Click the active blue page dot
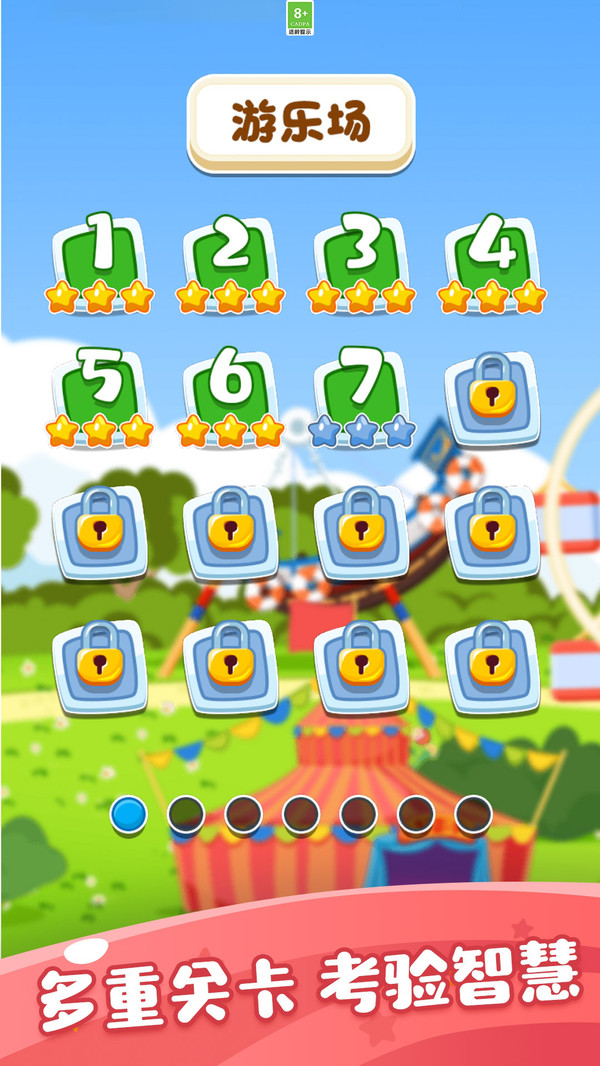The height and width of the screenshot is (1066, 600). [128, 815]
